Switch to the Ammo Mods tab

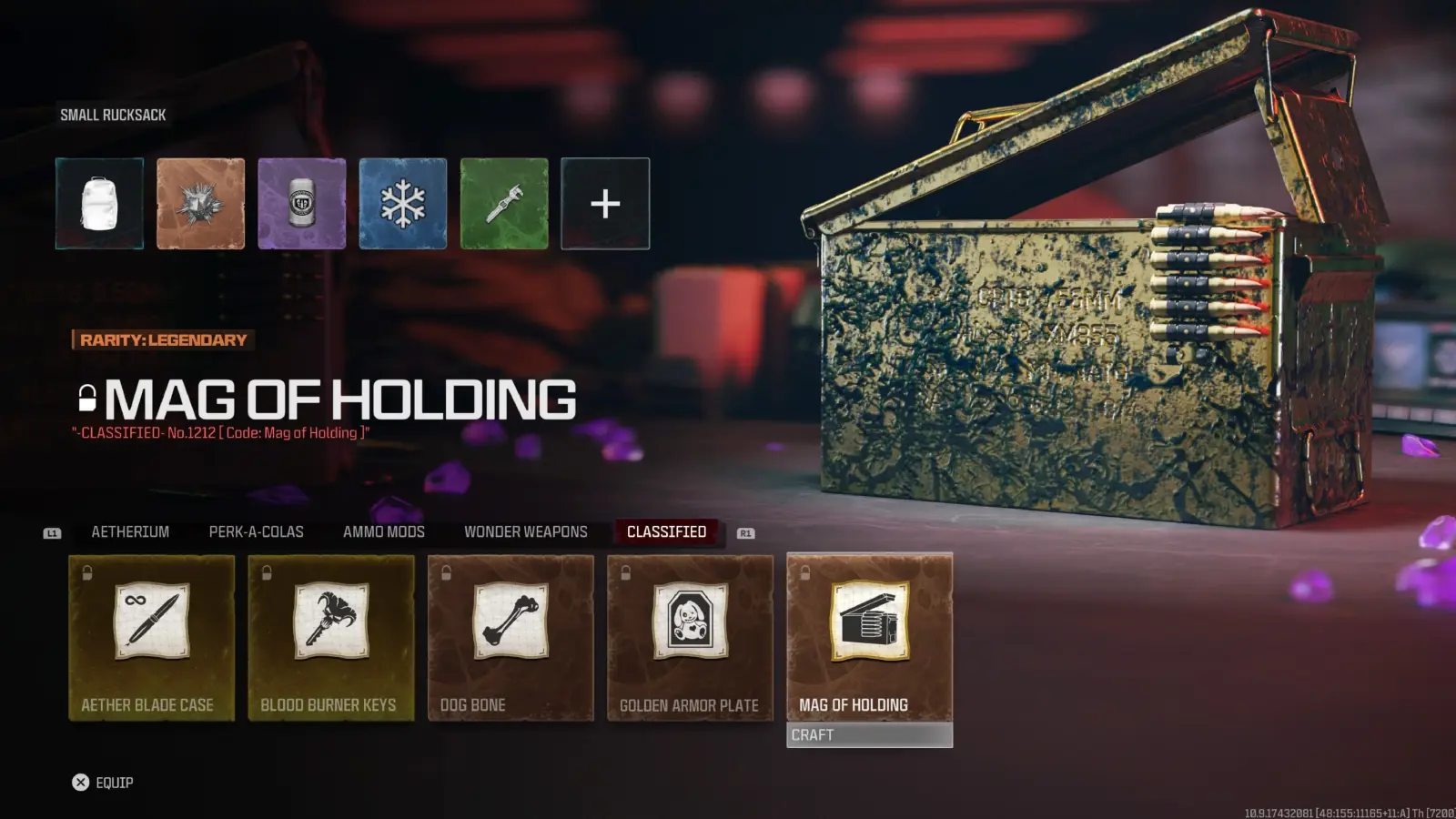pos(383,531)
